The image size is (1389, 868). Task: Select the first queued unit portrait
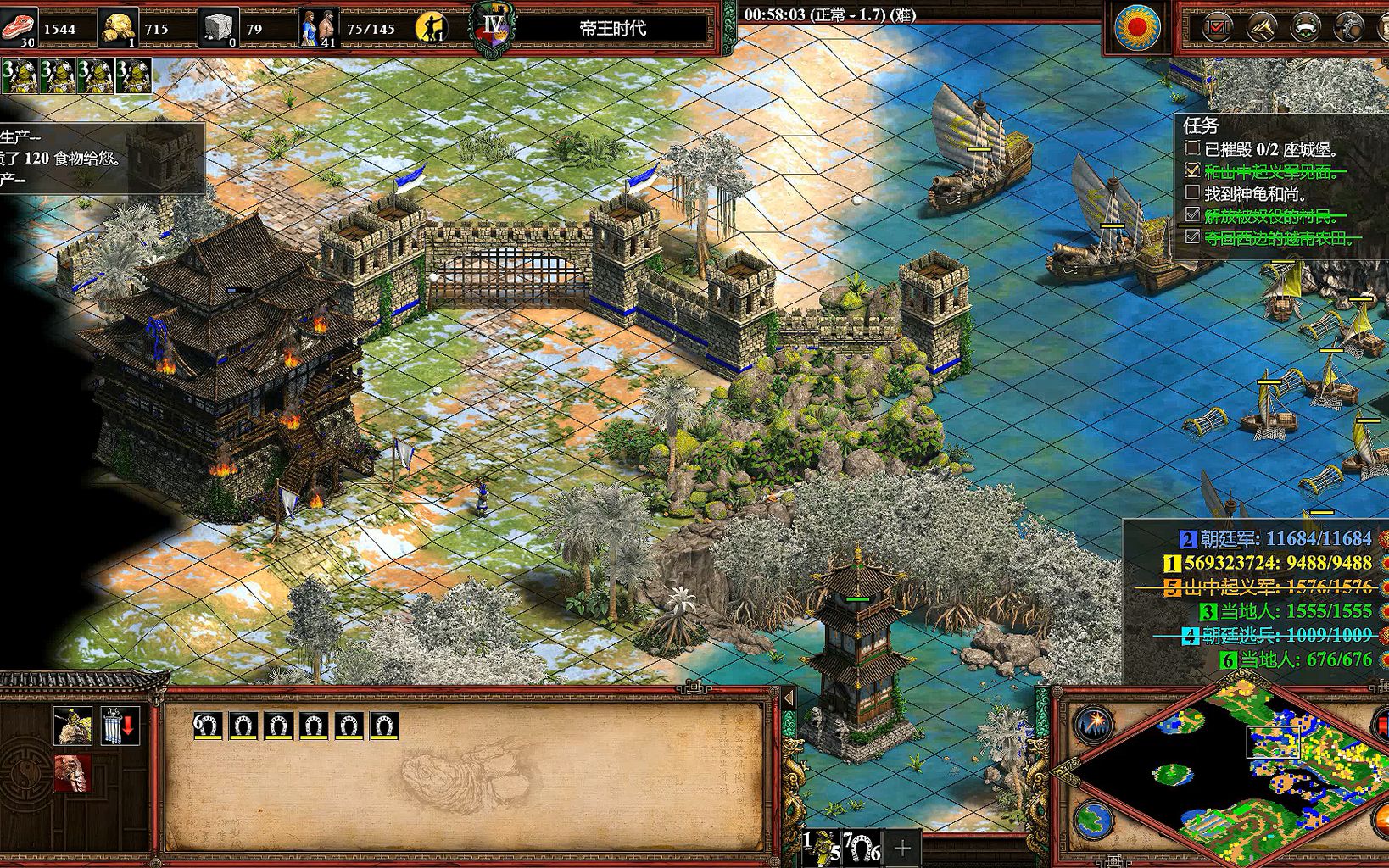coord(20,76)
